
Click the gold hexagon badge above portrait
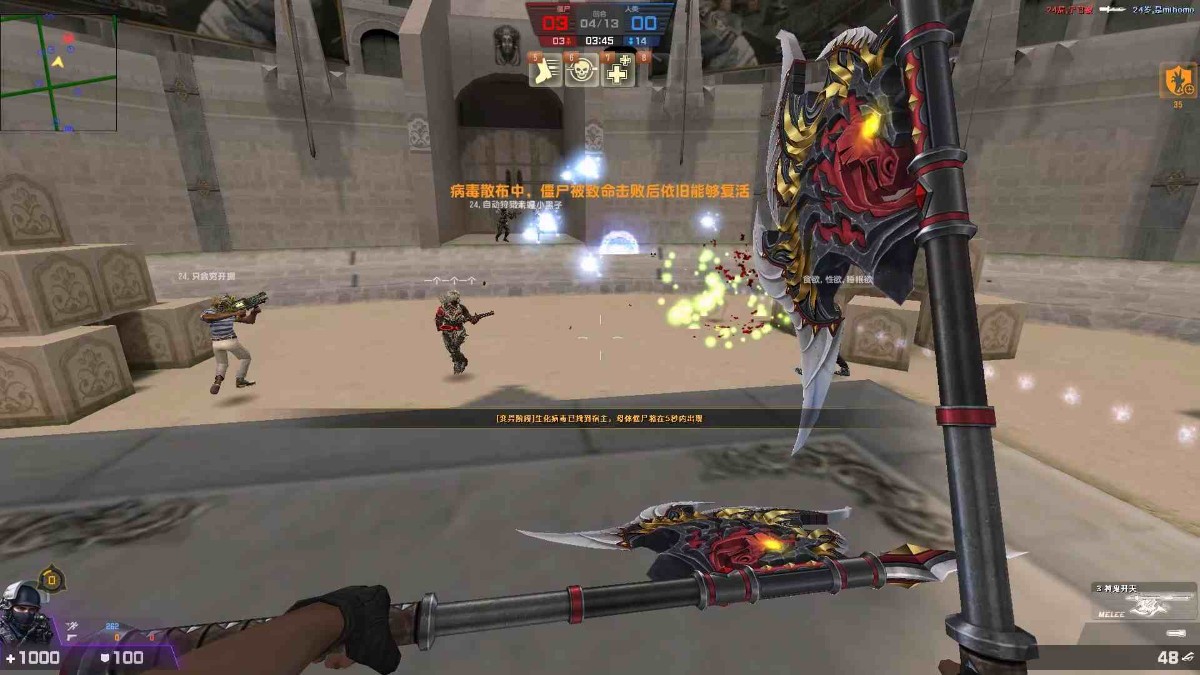pyautogui.click(x=51, y=578)
